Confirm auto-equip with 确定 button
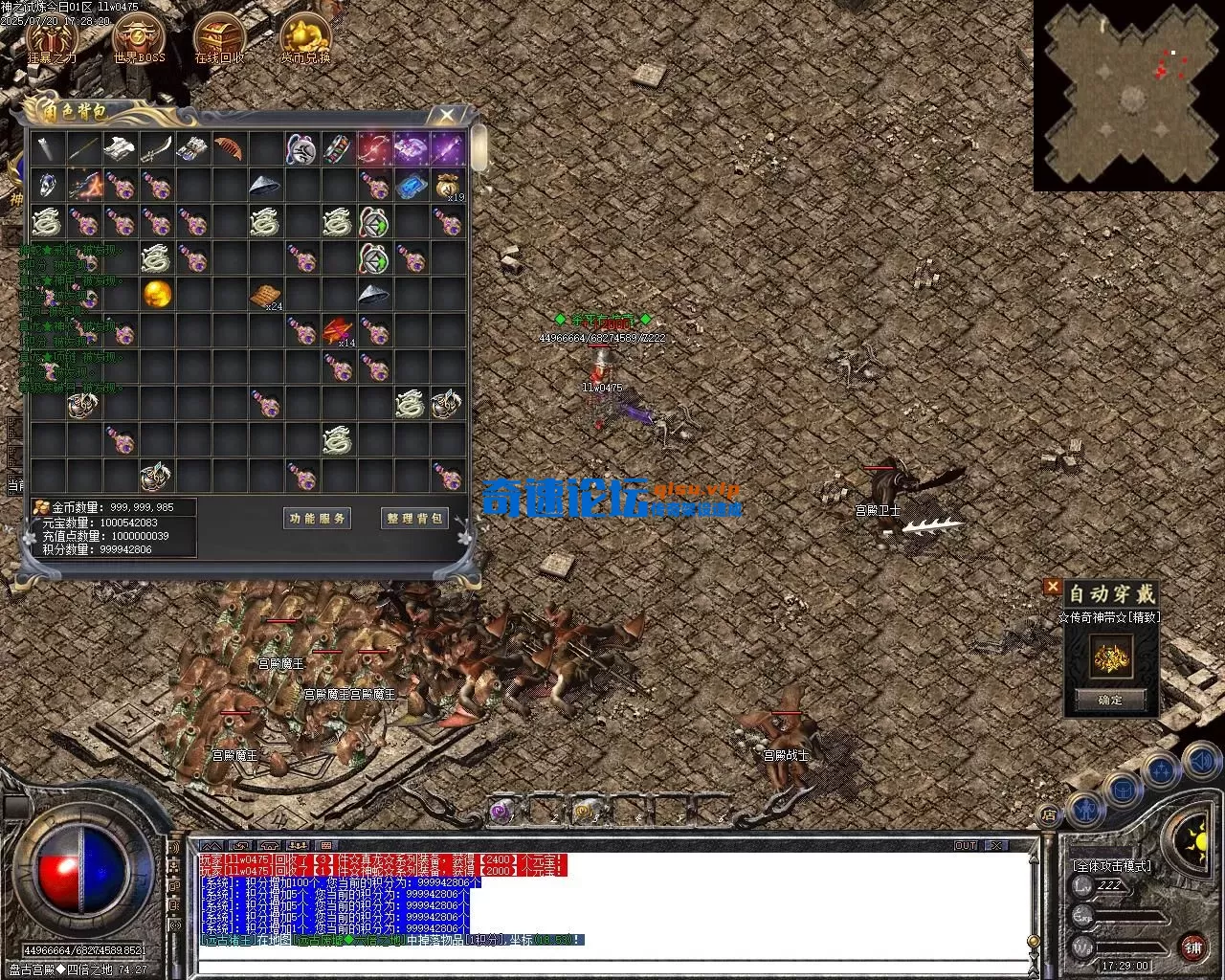 pyautogui.click(x=1110, y=700)
